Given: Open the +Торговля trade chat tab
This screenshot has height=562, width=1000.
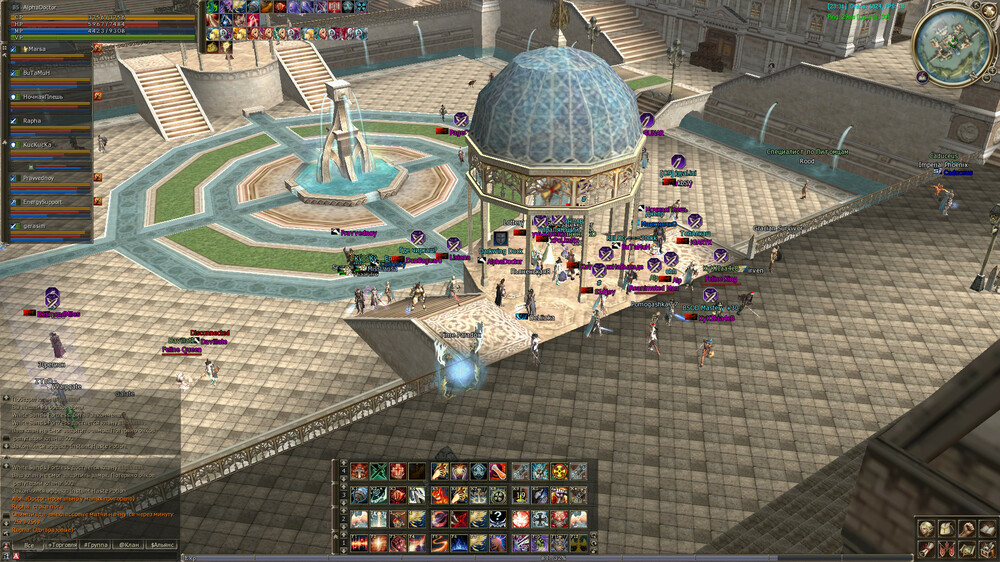Looking at the screenshot, I should tap(62, 545).
